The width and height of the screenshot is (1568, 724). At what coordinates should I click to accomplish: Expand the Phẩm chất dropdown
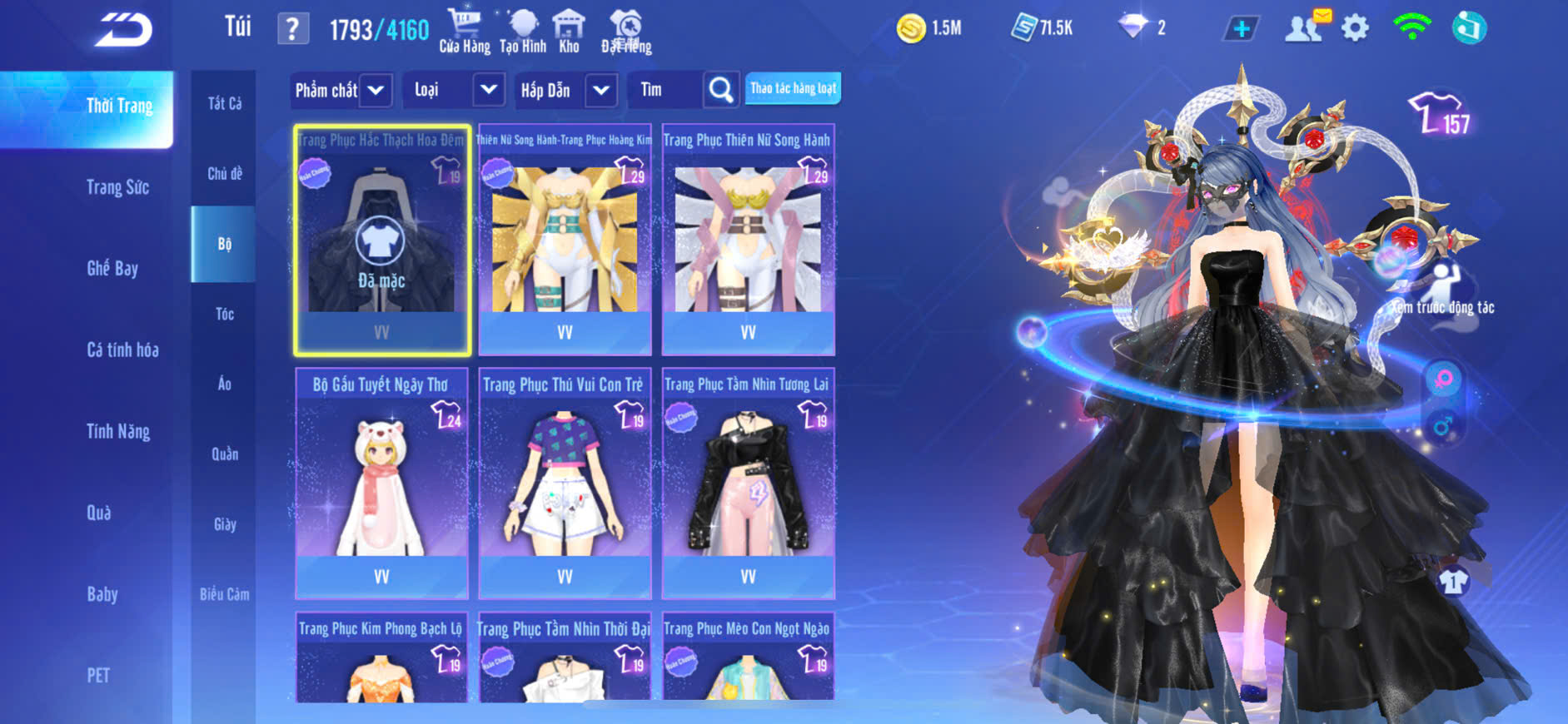click(376, 90)
